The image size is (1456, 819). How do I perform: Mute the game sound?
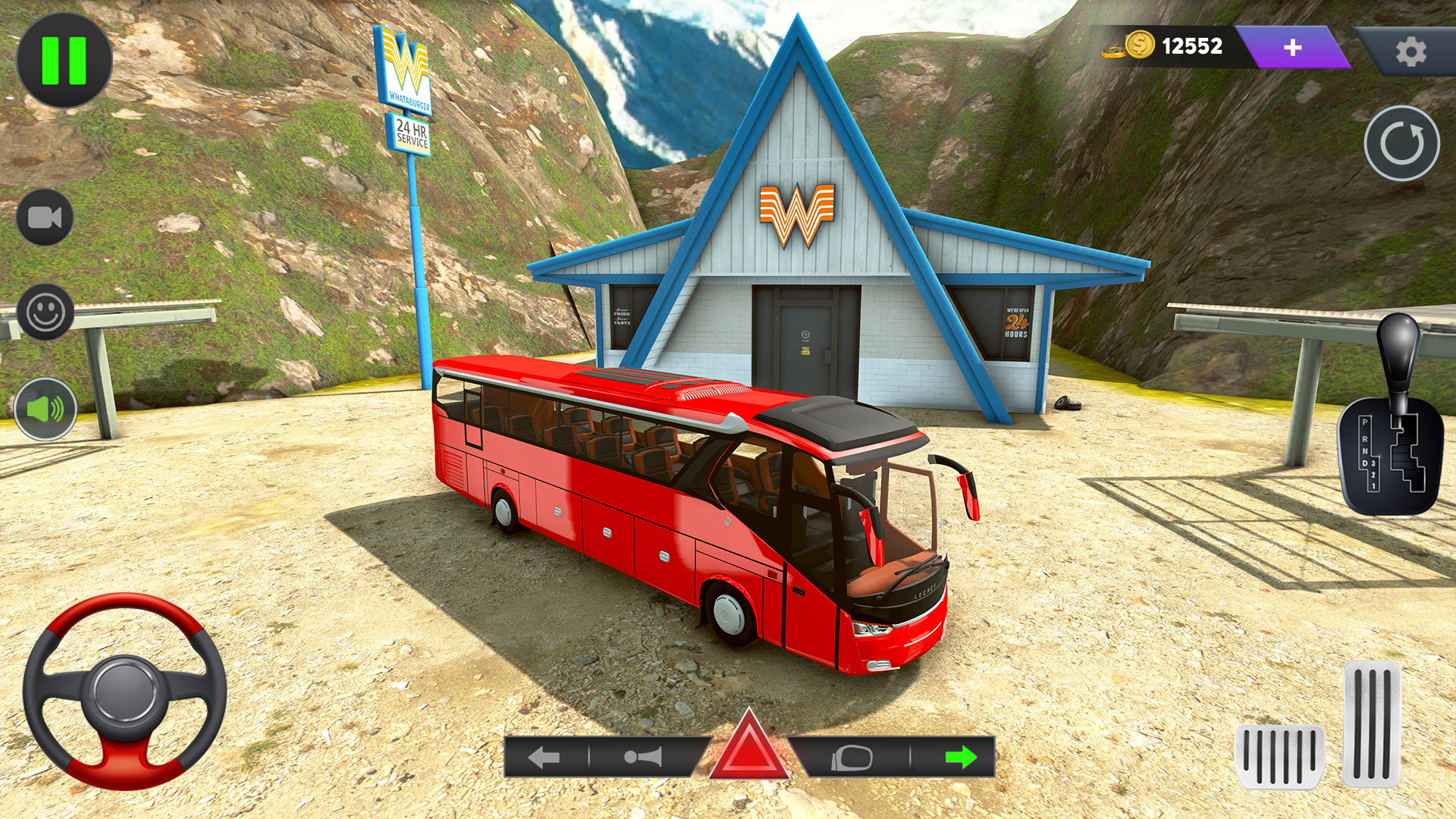pyautogui.click(x=47, y=409)
